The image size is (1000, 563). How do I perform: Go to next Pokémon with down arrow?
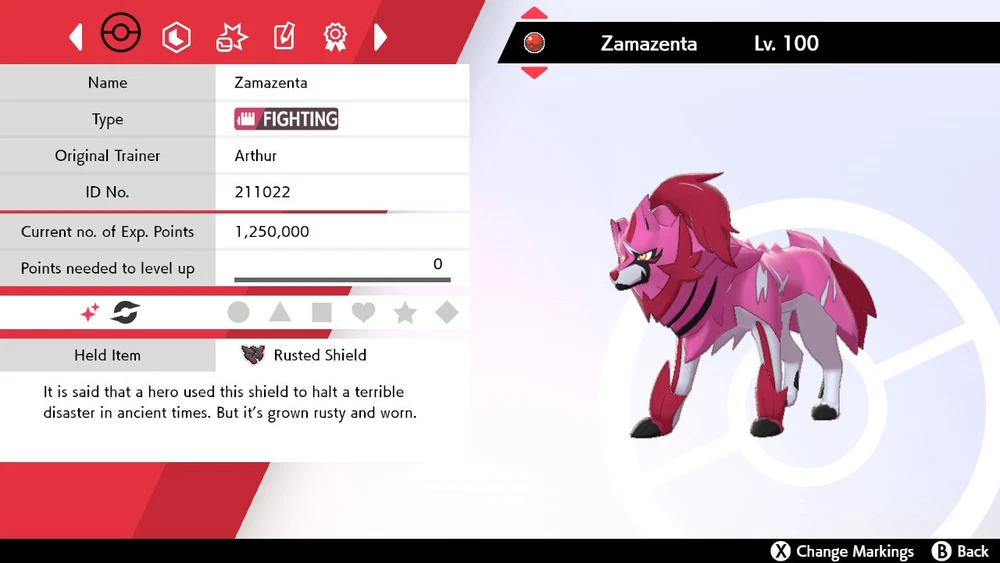tap(535, 72)
